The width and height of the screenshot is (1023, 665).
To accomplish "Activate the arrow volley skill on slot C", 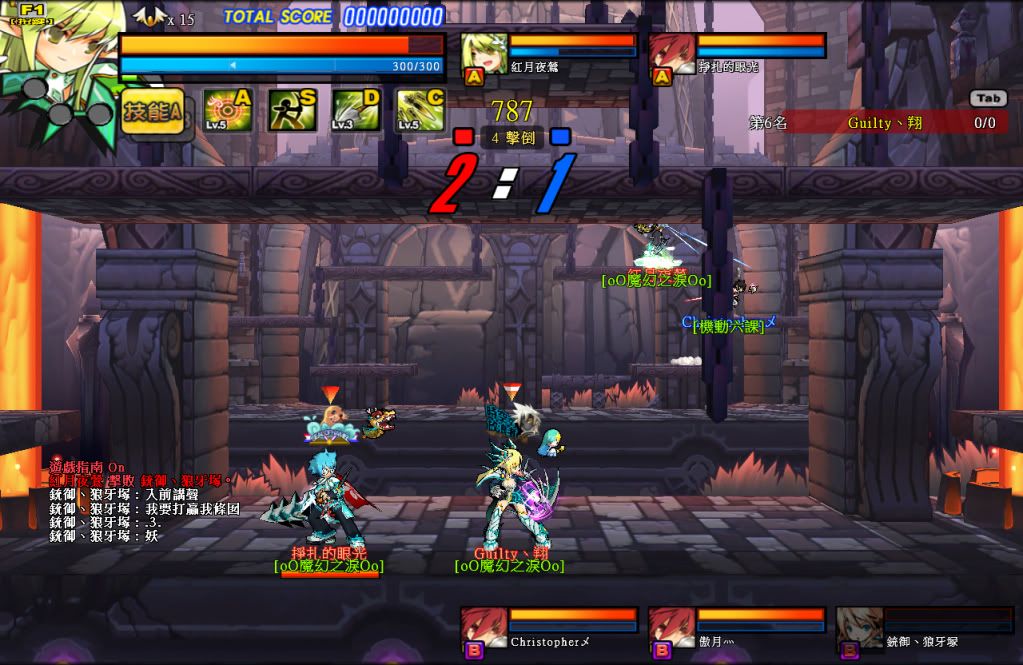I will pyautogui.click(x=420, y=110).
